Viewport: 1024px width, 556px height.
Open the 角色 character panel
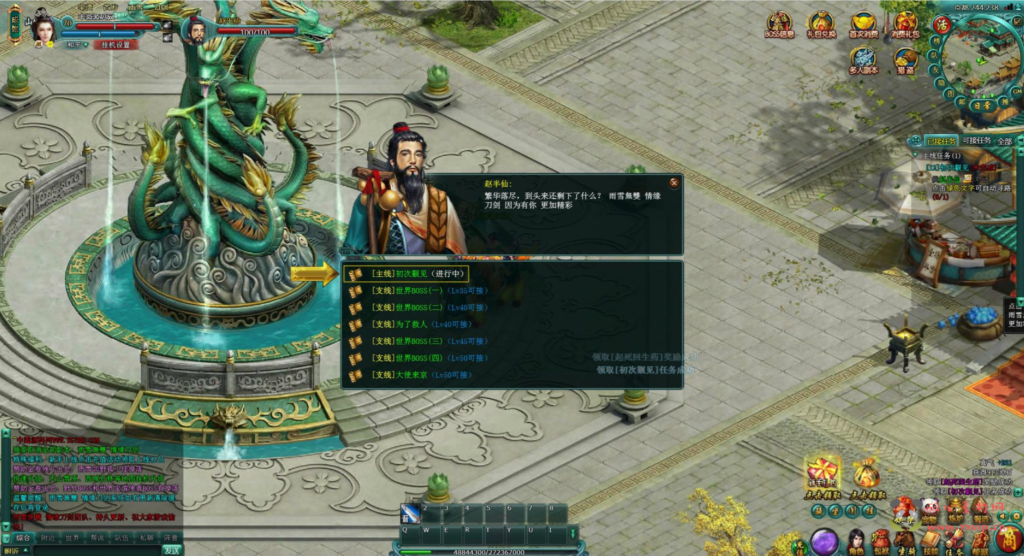pyautogui.click(x=855, y=542)
